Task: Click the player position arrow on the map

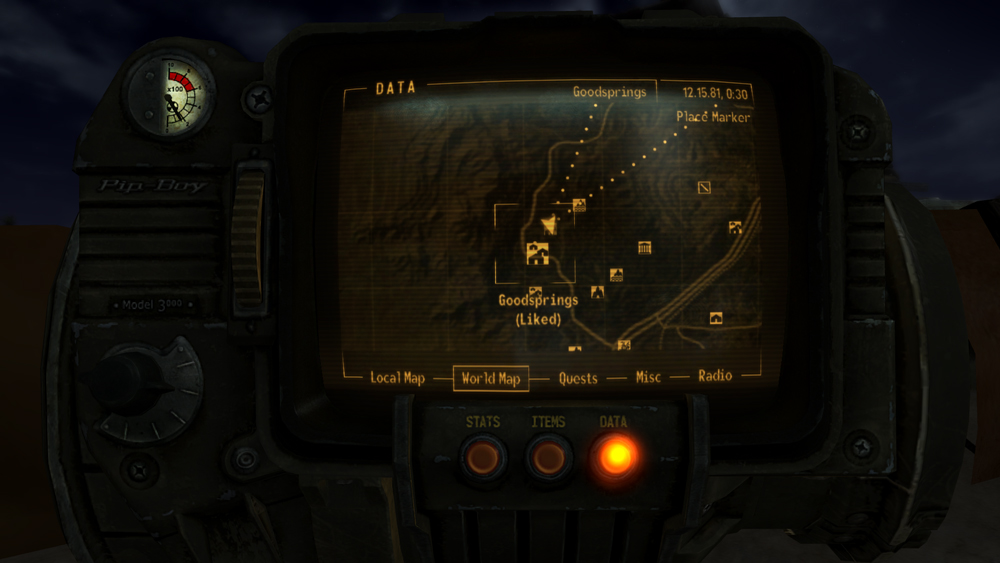Action: pos(548,224)
